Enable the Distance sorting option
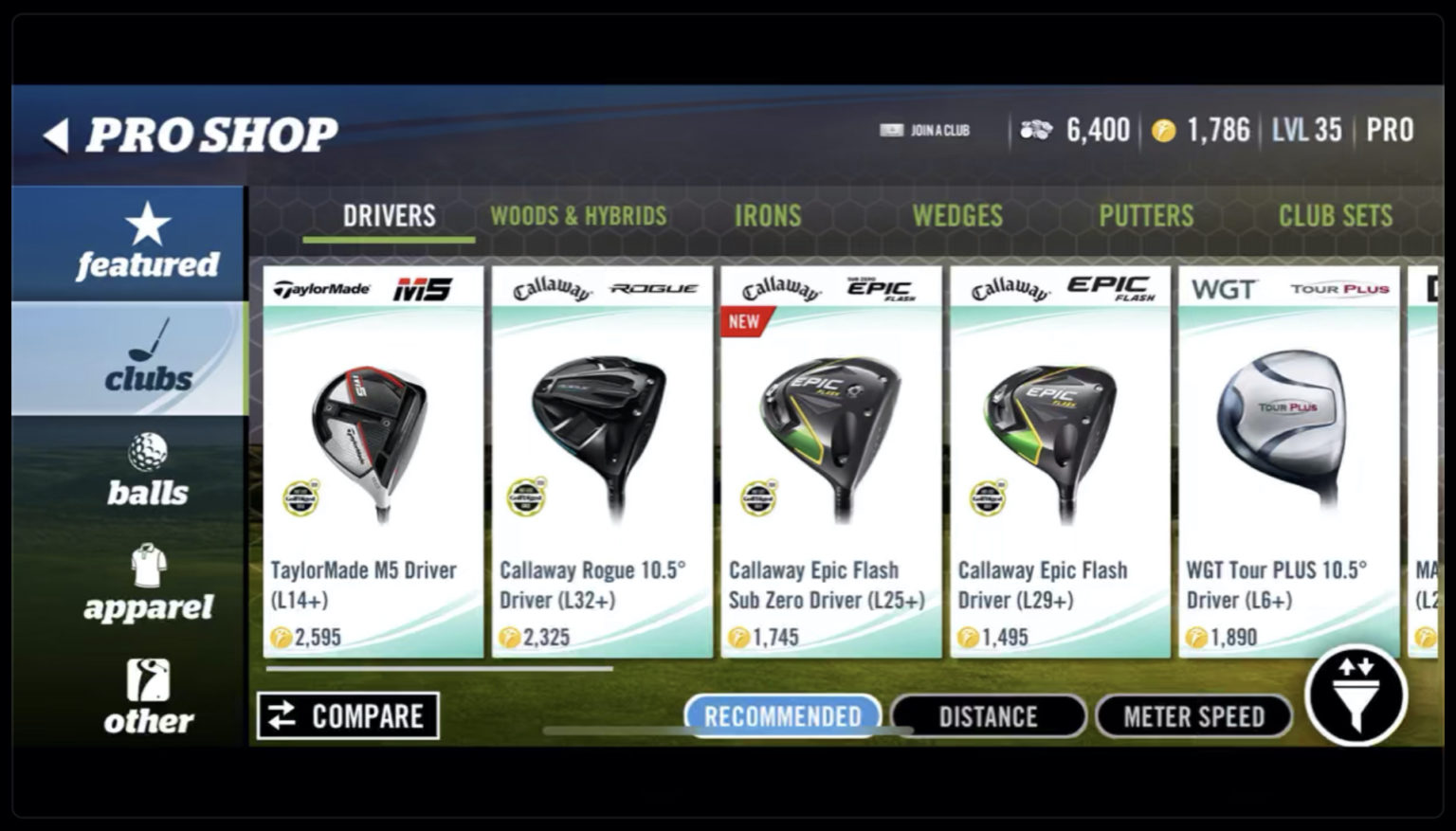 click(x=989, y=716)
